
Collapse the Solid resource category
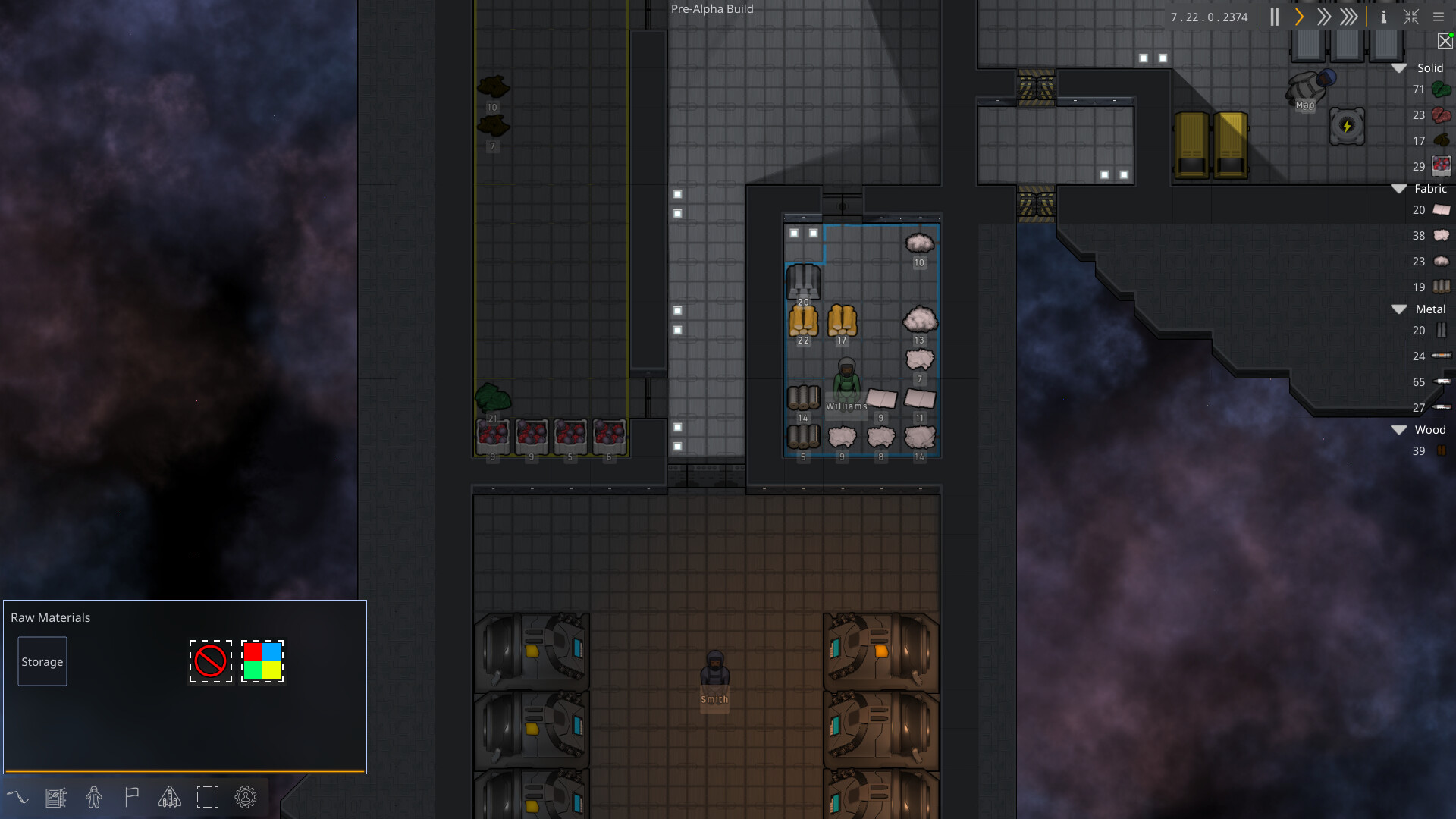[x=1399, y=67]
